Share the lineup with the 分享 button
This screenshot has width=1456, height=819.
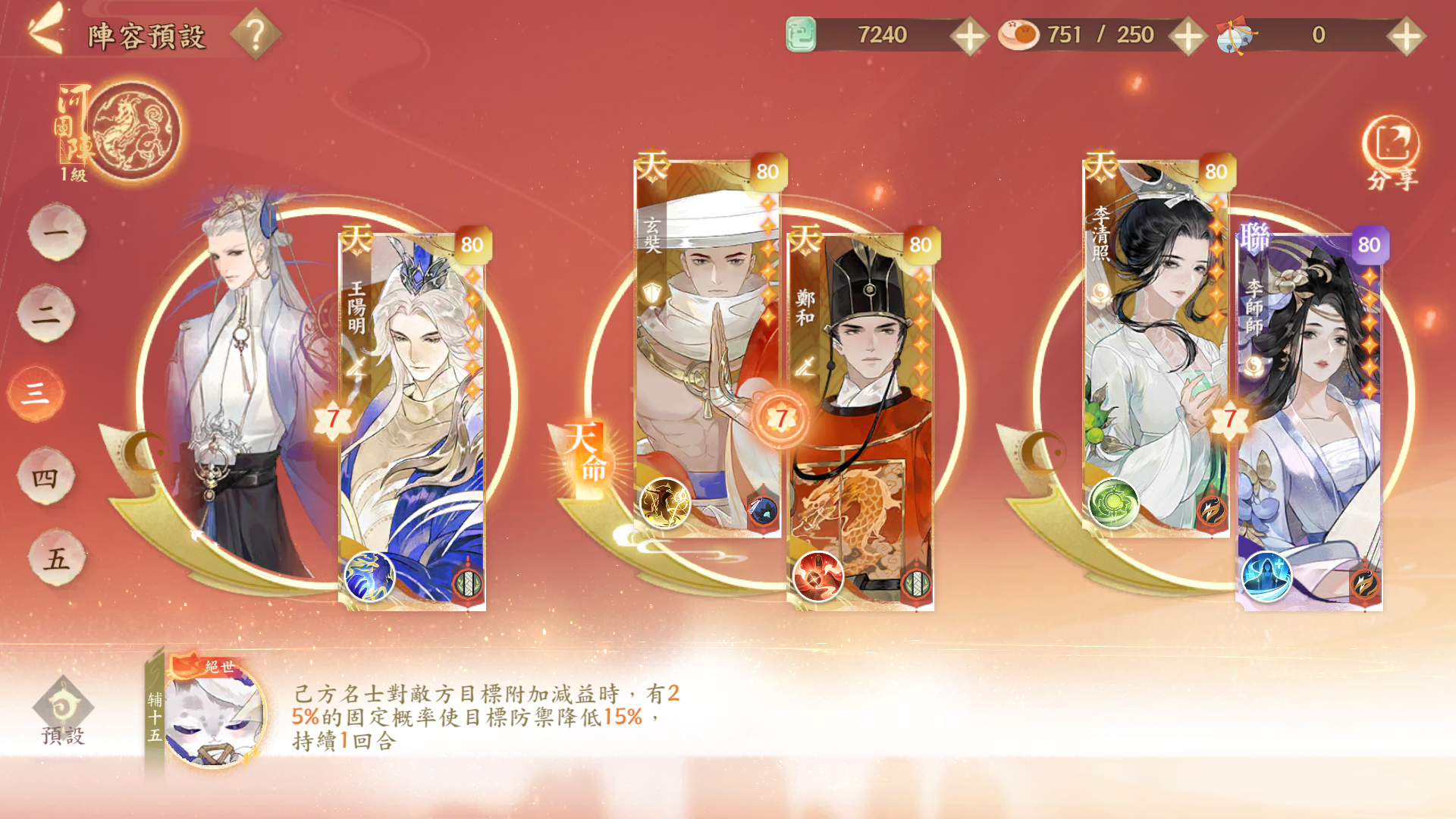click(x=1392, y=152)
